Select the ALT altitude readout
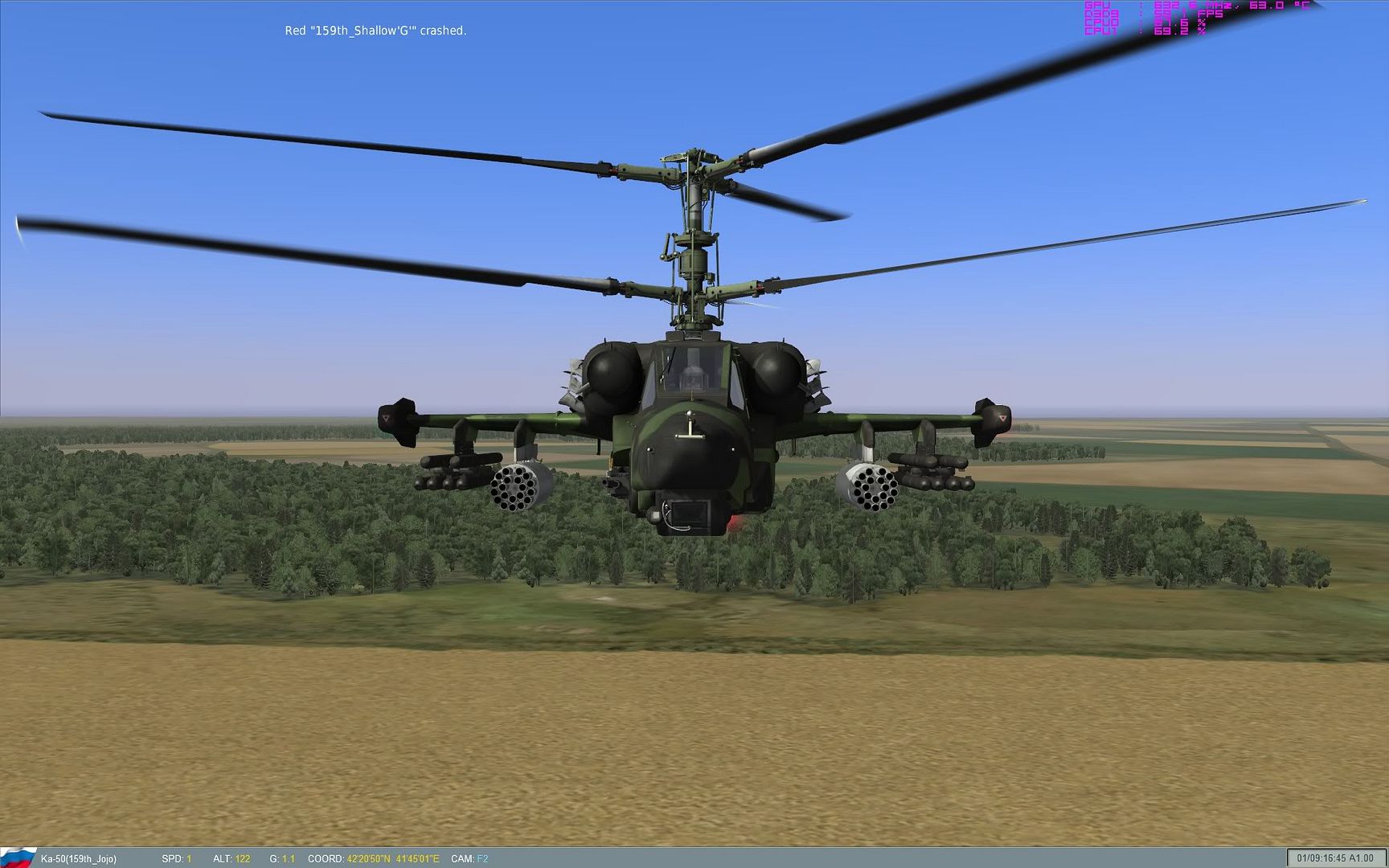1389x868 pixels. click(x=230, y=858)
